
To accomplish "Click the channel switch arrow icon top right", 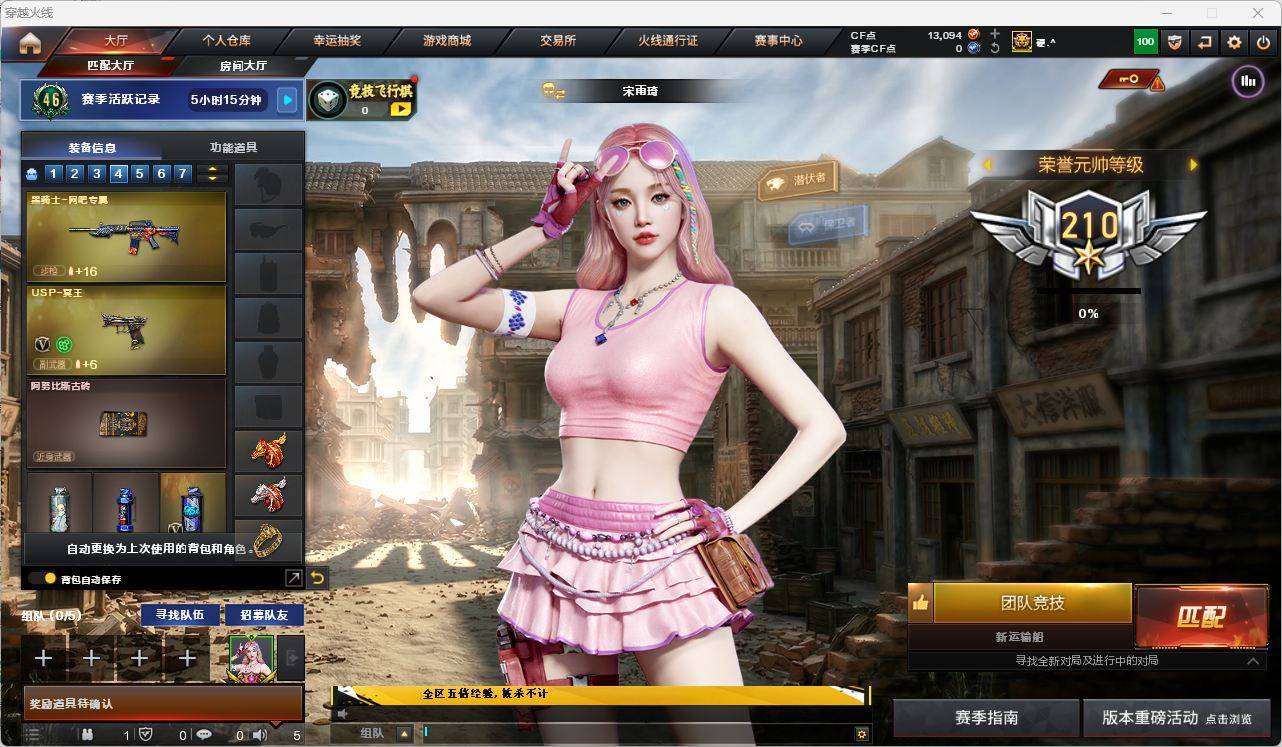I will coord(1203,42).
